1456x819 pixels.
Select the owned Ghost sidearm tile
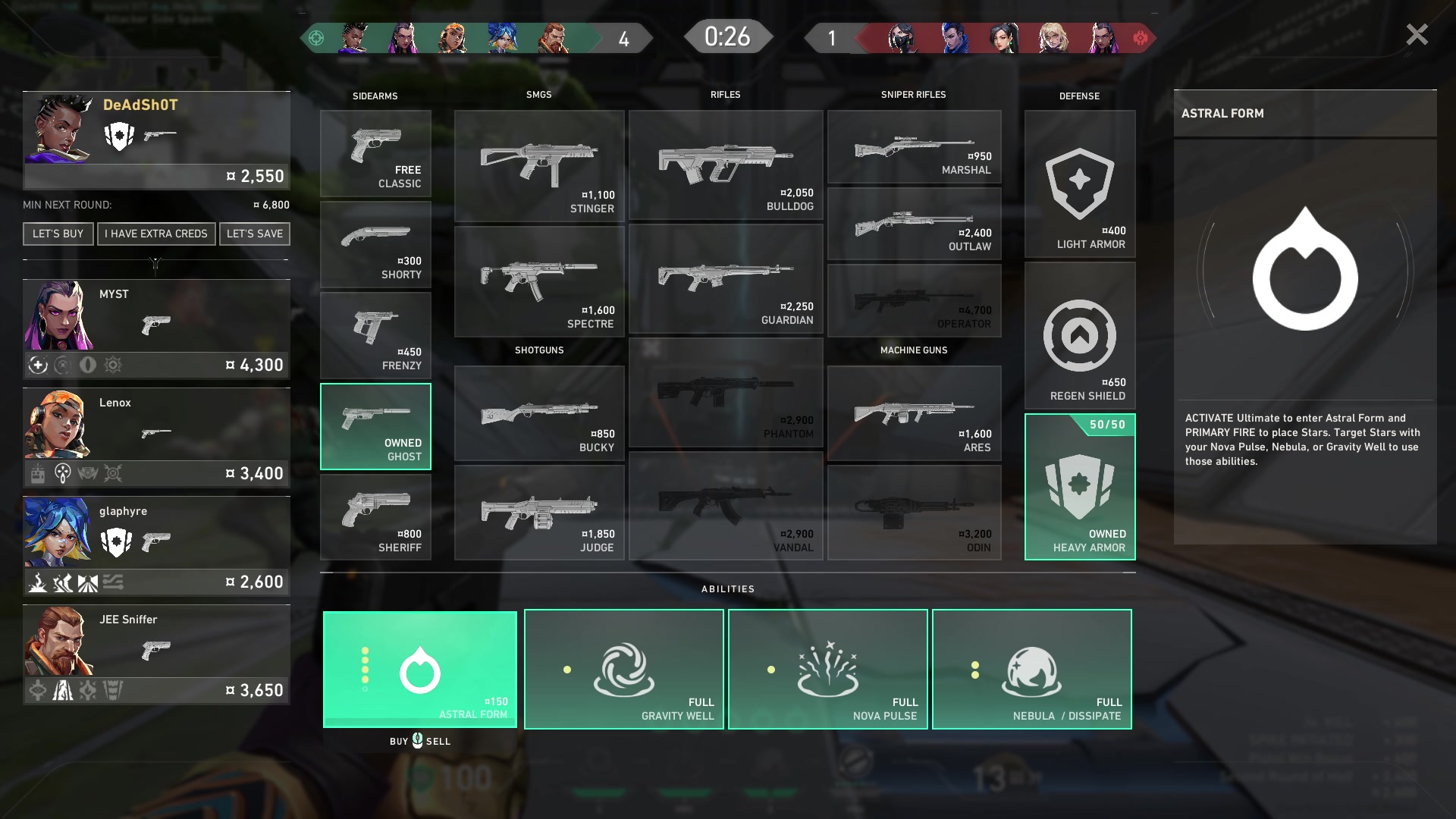pos(375,426)
